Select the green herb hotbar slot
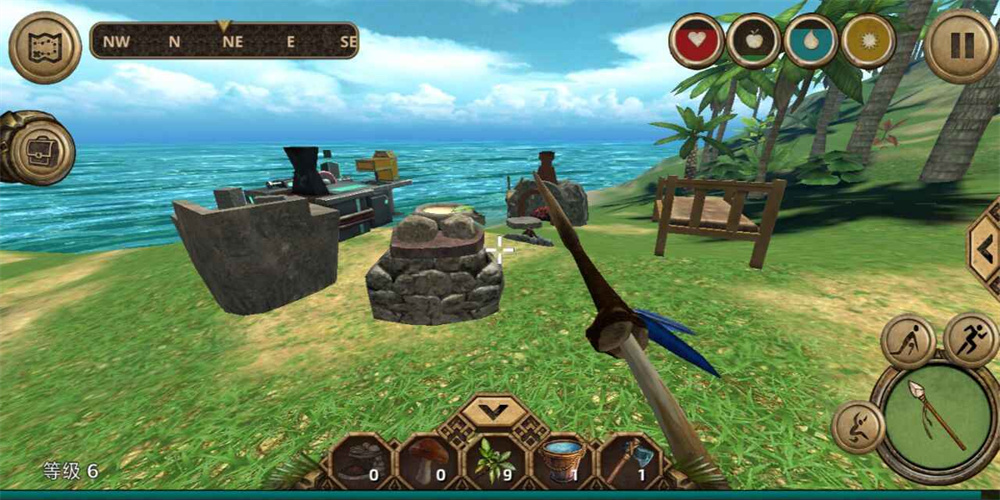Viewport: 1000px width, 500px height. pyautogui.click(x=495, y=462)
